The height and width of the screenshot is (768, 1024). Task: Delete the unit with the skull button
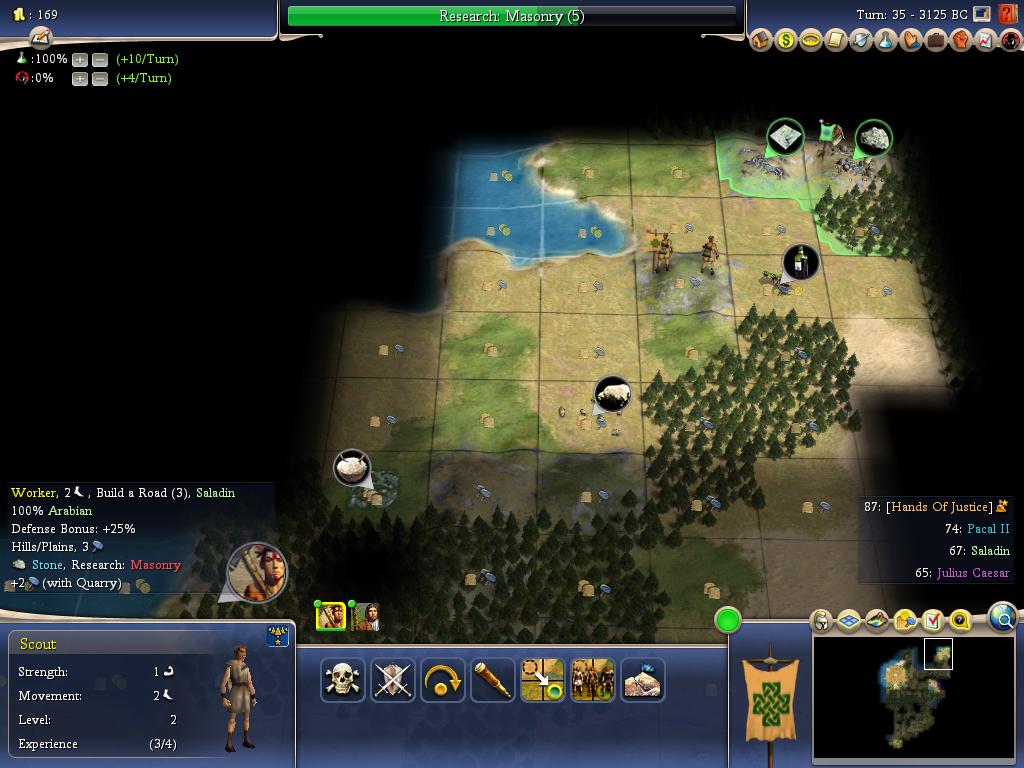coord(342,680)
